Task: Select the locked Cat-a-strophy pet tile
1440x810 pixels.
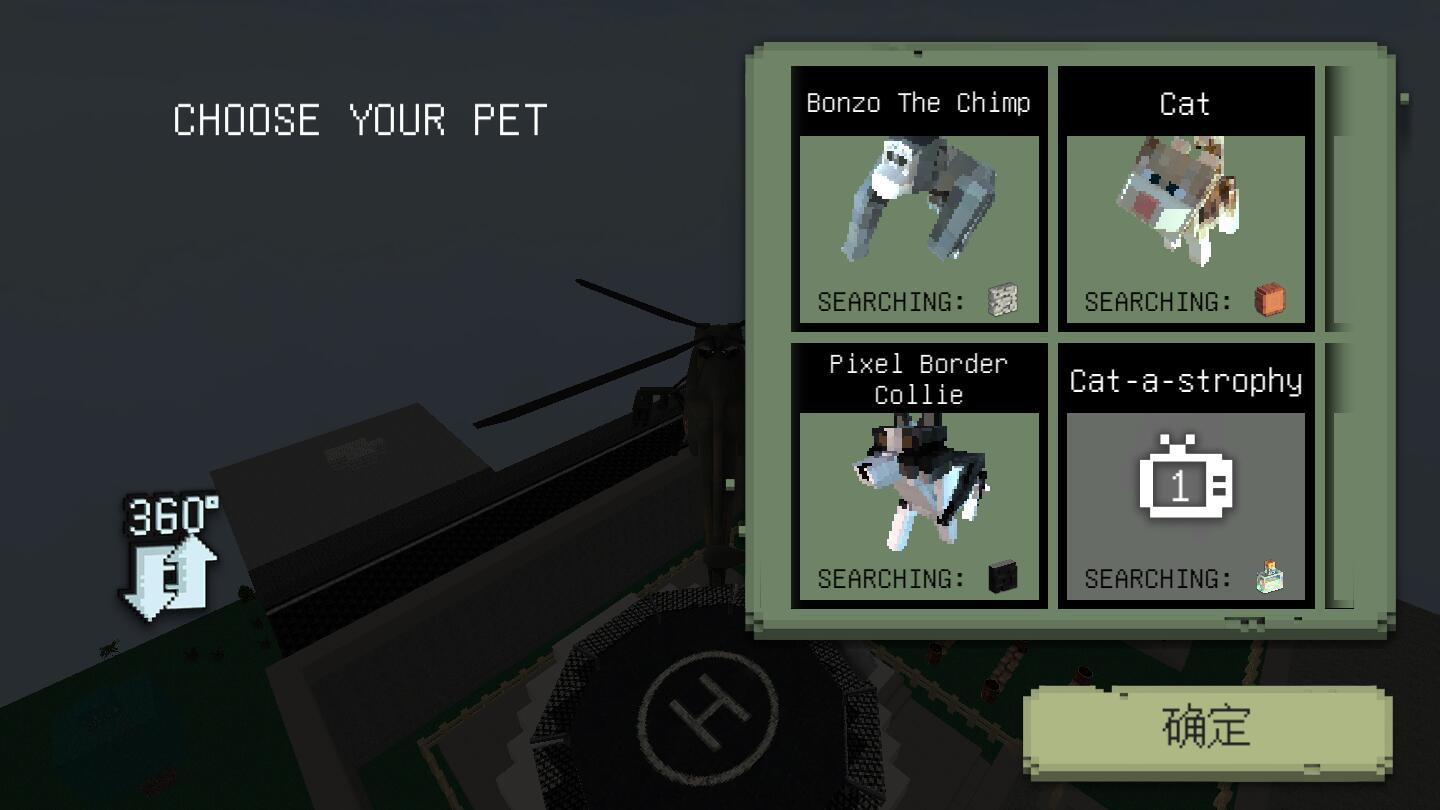Action: click(x=1186, y=477)
